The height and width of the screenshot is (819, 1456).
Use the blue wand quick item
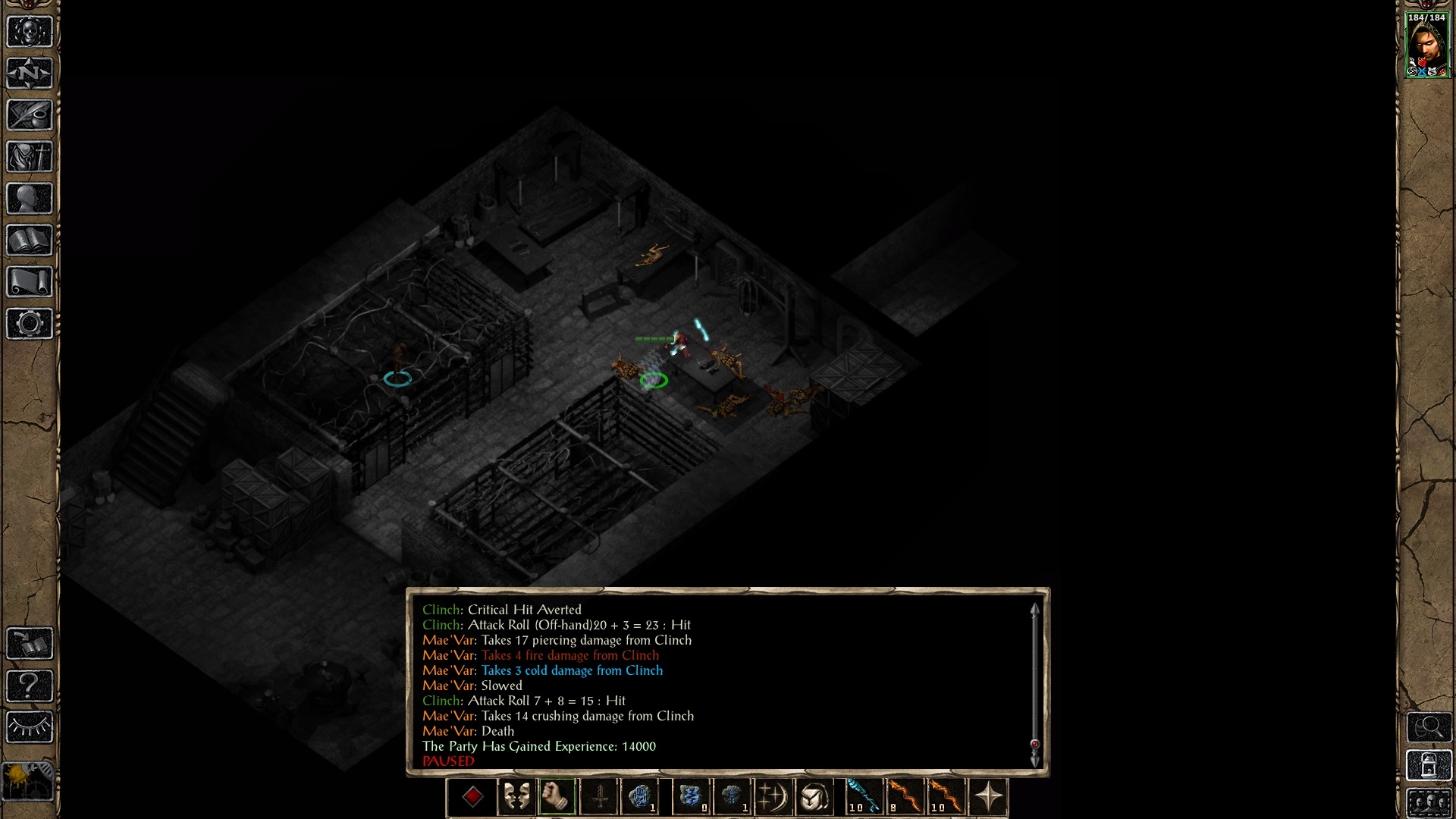(x=863, y=797)
